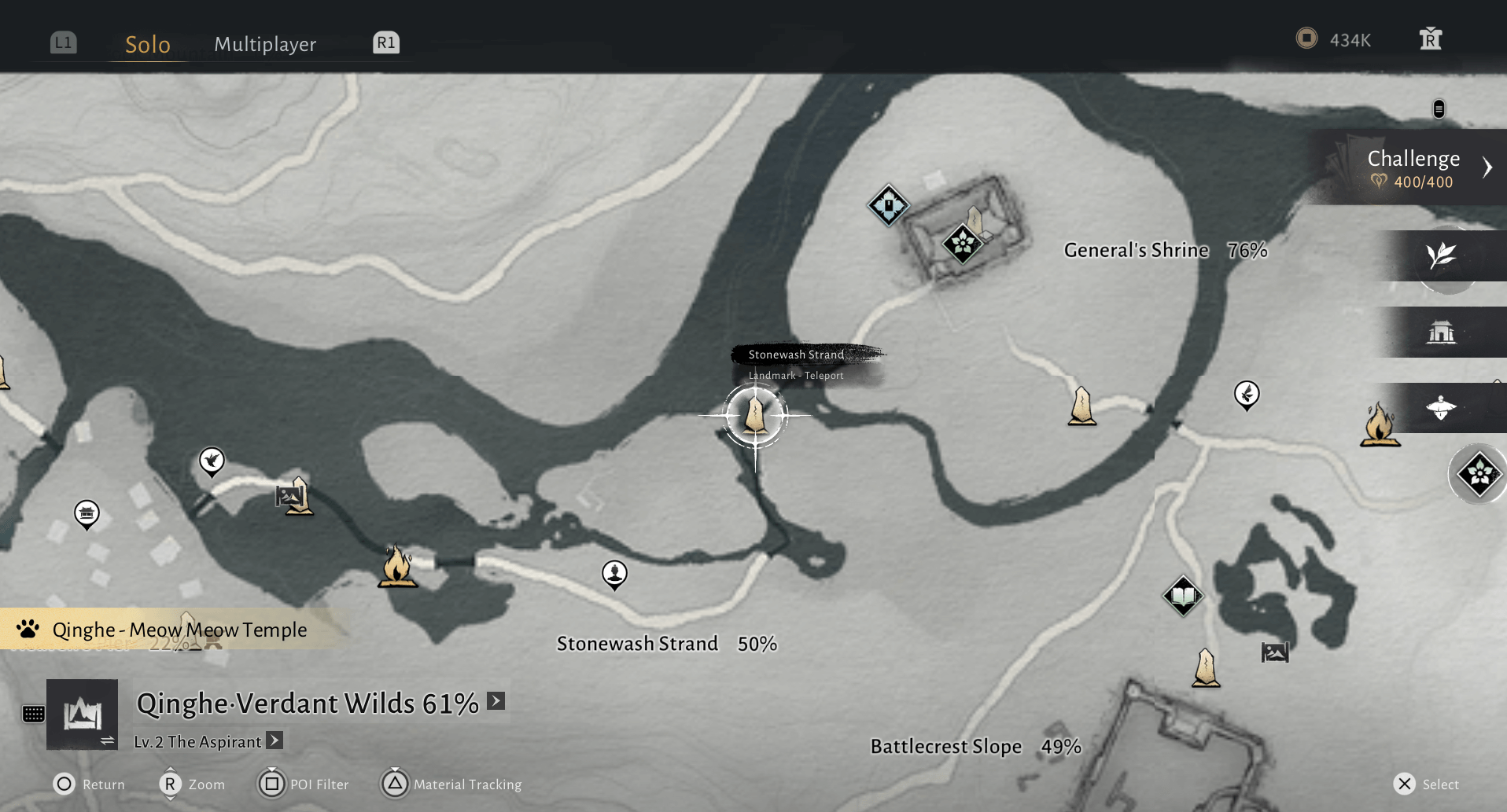This screenshot has width=1507, height=812.
Task: Select the plant sprig filter button
Action: pos(1441,255)
